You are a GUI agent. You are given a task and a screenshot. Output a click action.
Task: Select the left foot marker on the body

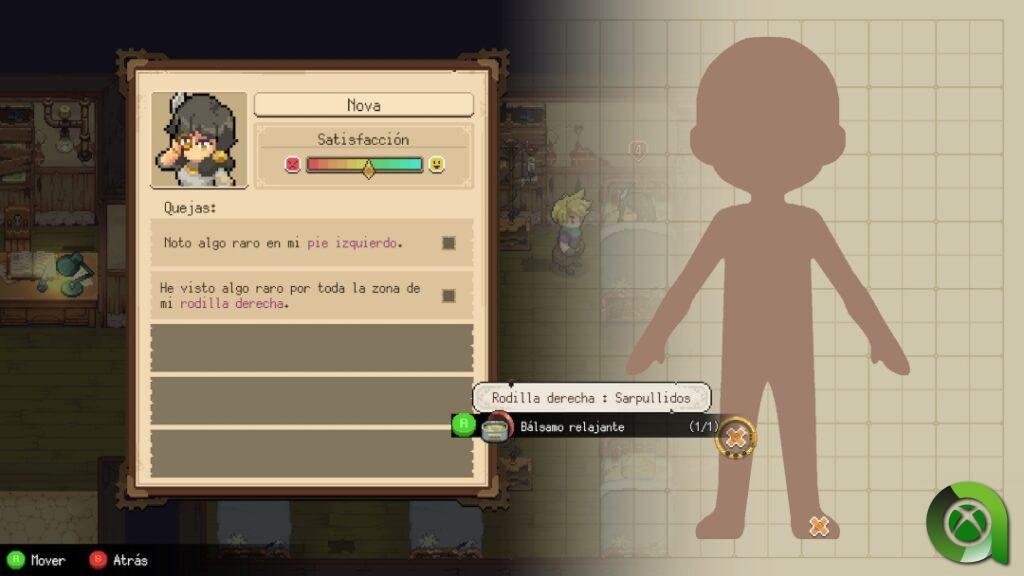(x=819, y=525)
